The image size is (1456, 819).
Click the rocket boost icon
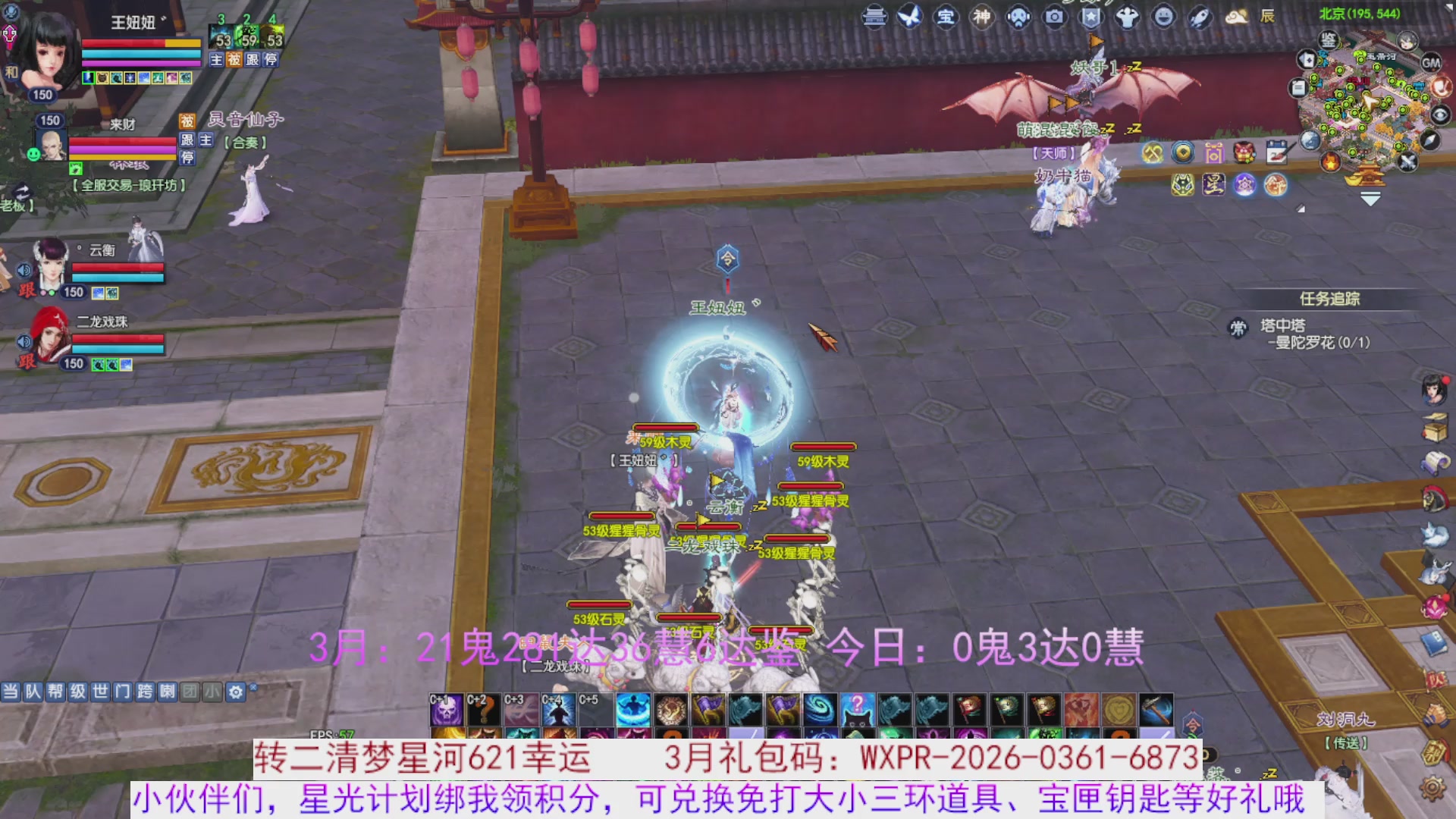1199,17
